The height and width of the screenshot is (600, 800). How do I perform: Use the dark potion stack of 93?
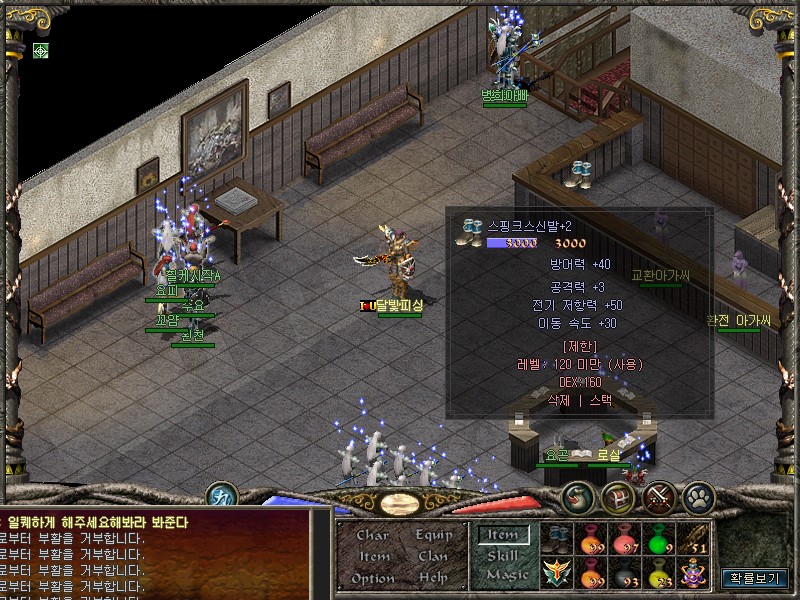(625, 573)
